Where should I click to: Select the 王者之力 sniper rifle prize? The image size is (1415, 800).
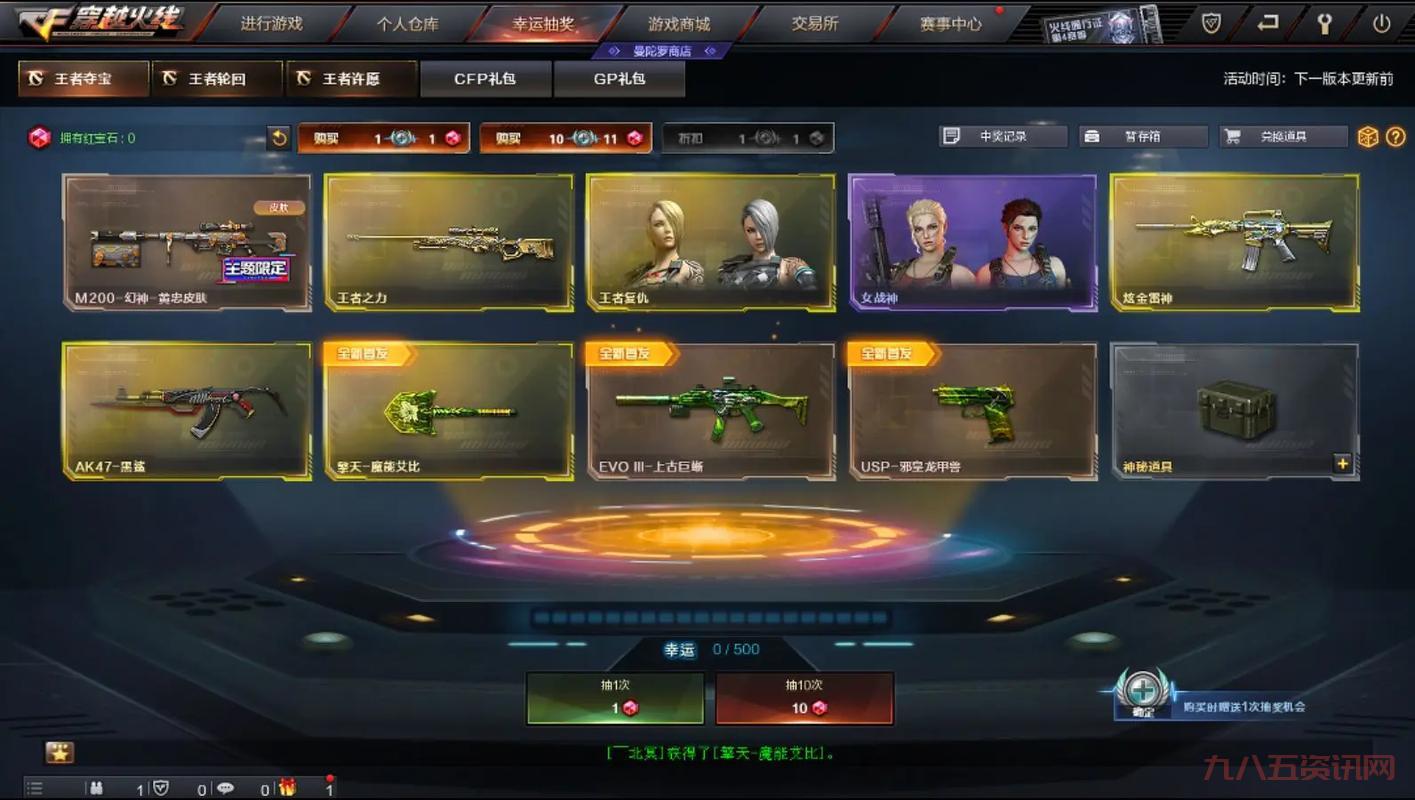(448, 242)
